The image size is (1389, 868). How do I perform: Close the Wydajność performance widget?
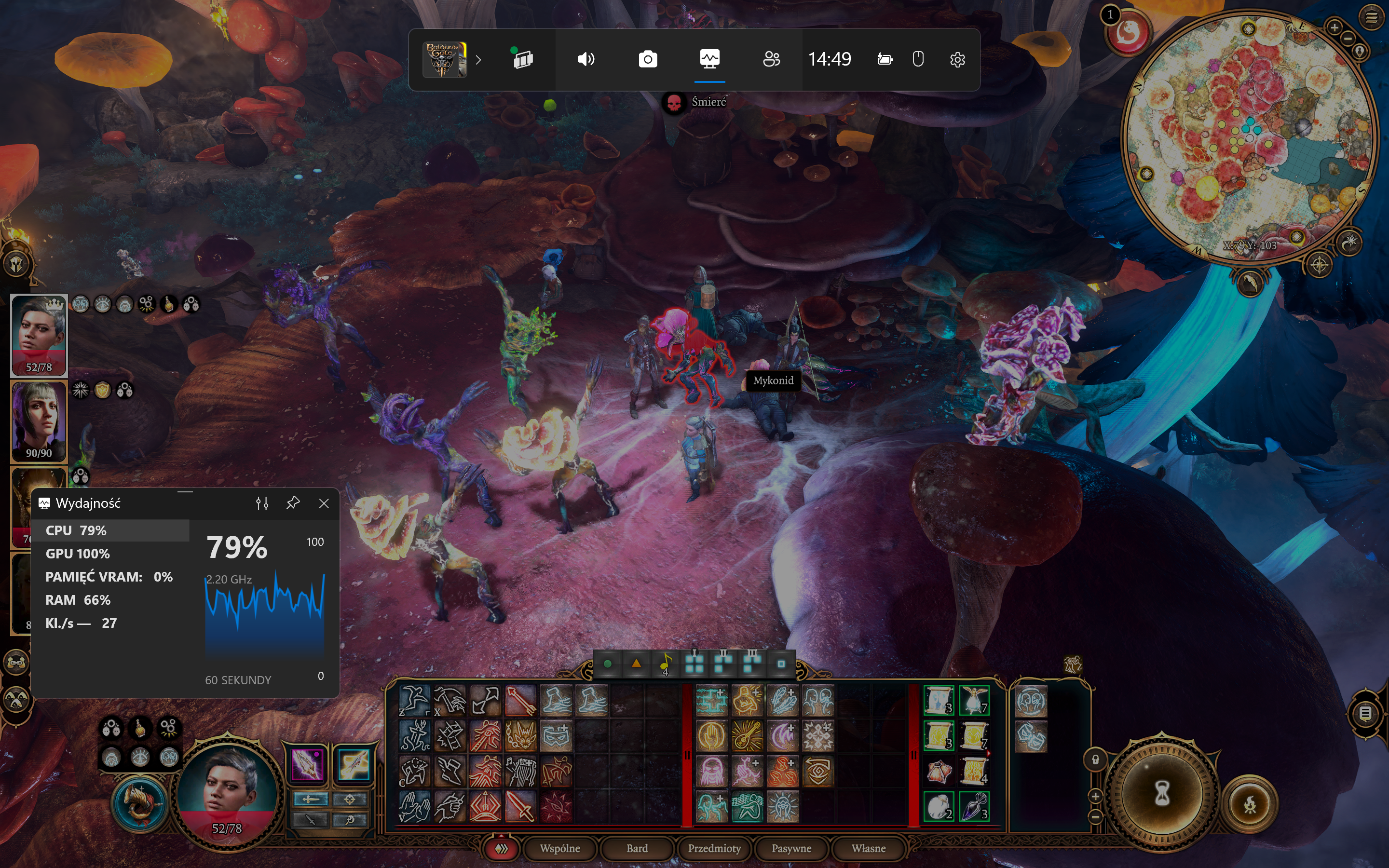point(324,503)
